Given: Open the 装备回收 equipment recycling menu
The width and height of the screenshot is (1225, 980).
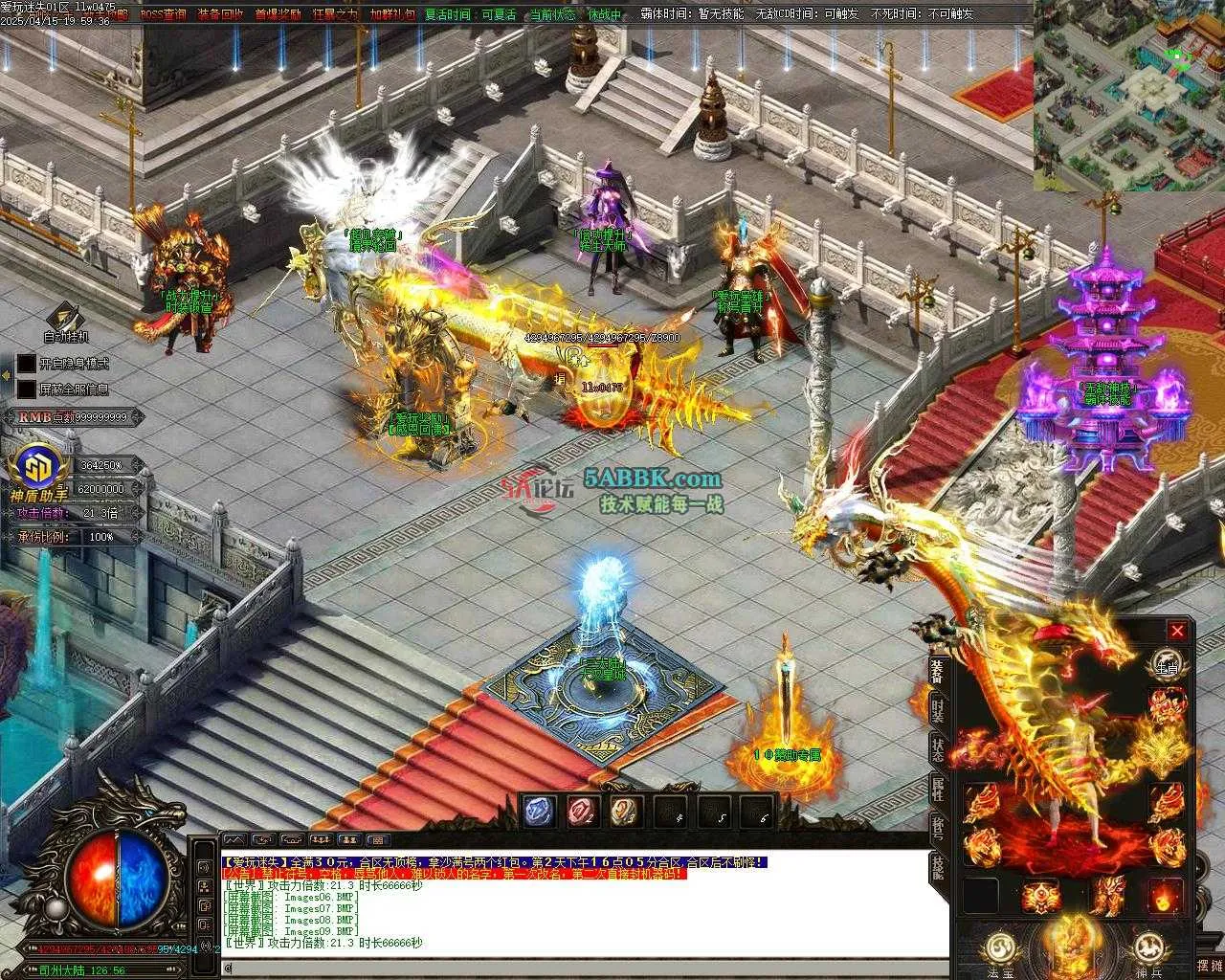Looking at the screenshot, I should [220, 14].
